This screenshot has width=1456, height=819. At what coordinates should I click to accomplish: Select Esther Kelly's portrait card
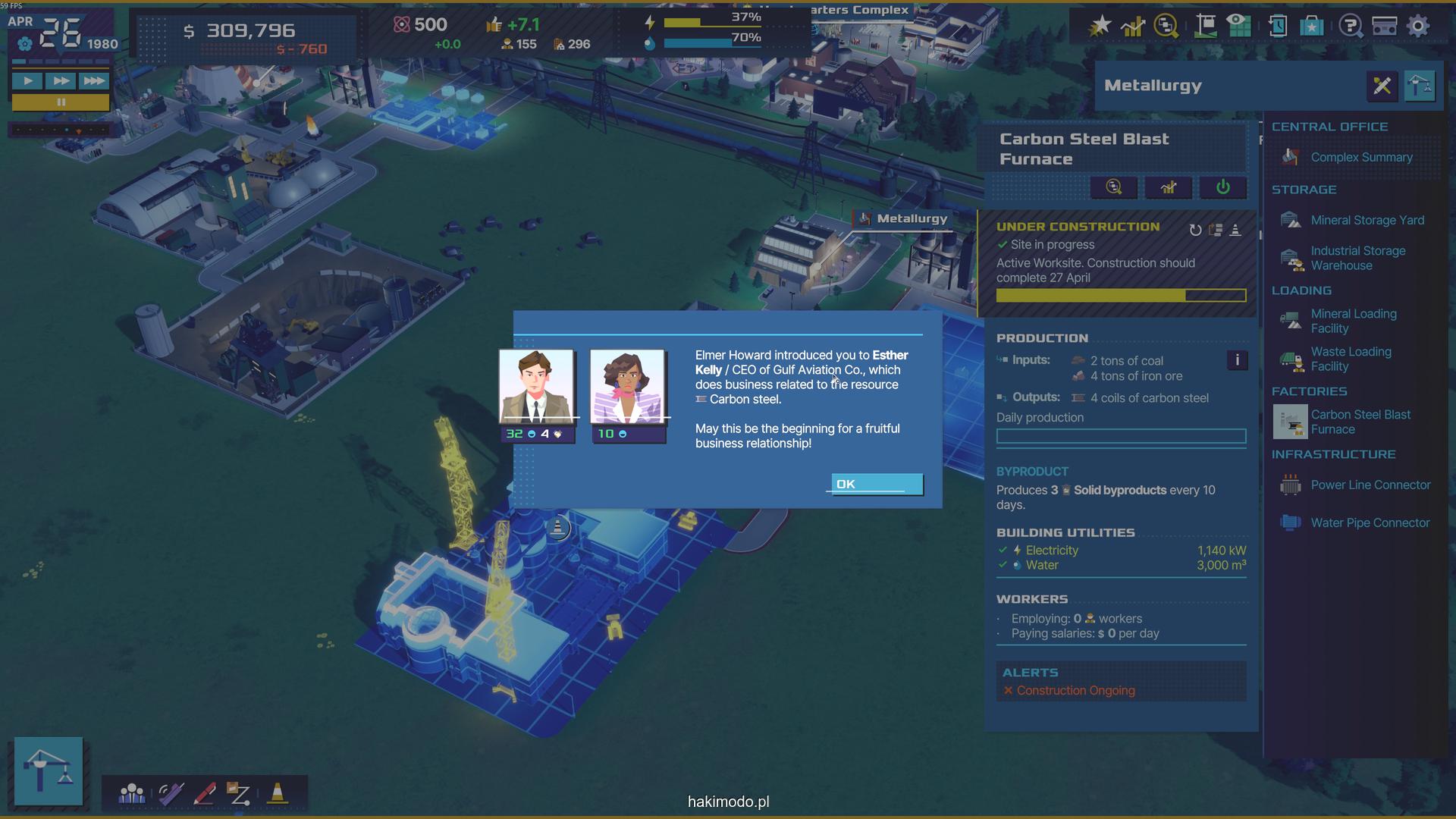pos(628,386)
